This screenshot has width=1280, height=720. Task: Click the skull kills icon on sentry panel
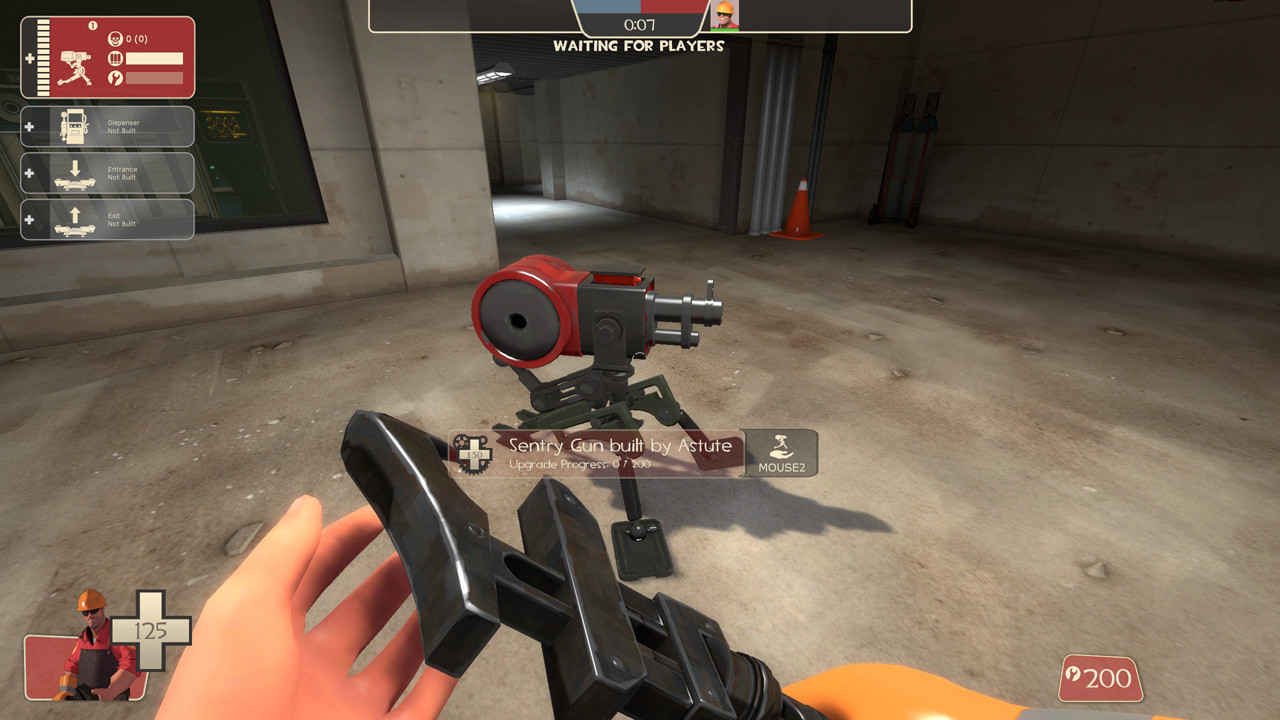click(x=115, y=38)
